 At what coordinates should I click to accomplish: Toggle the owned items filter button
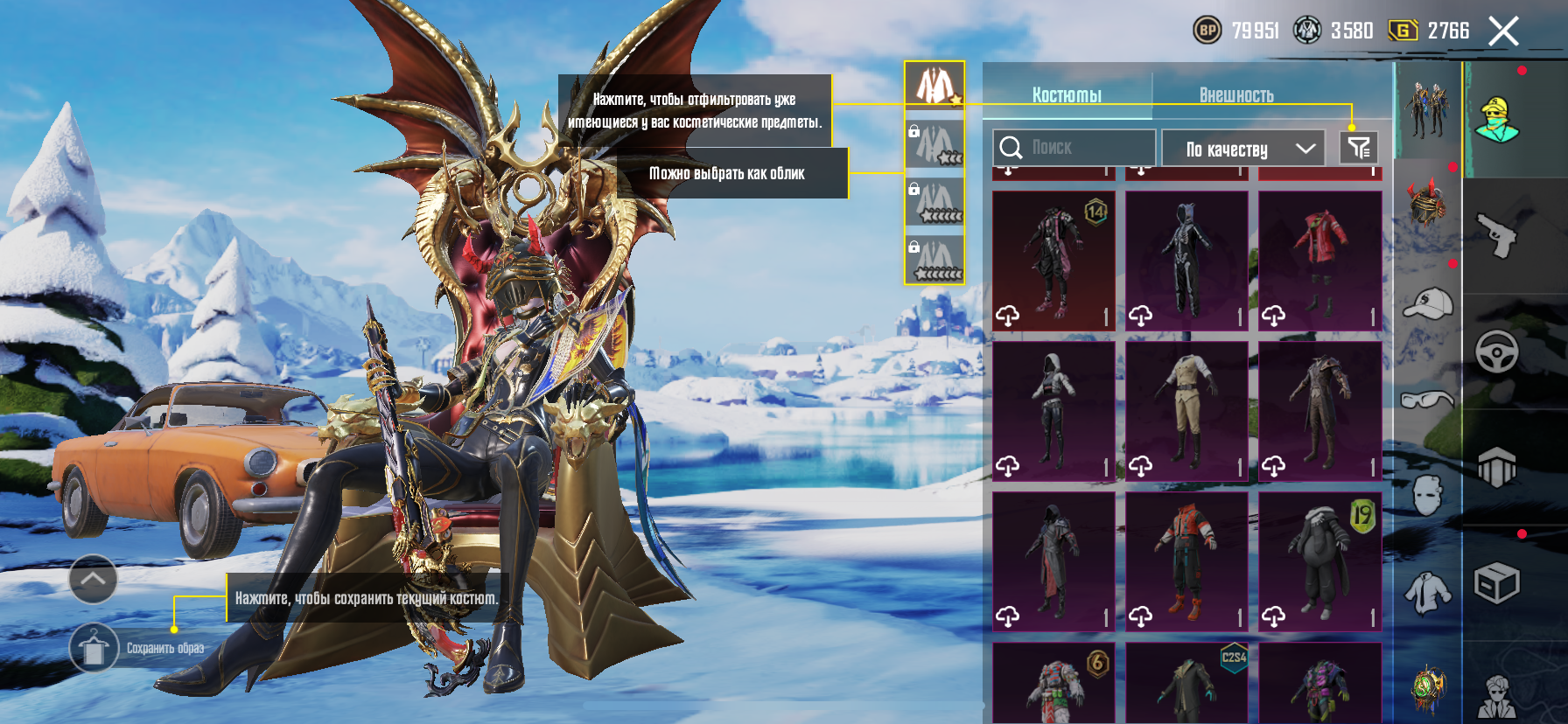1359,148
